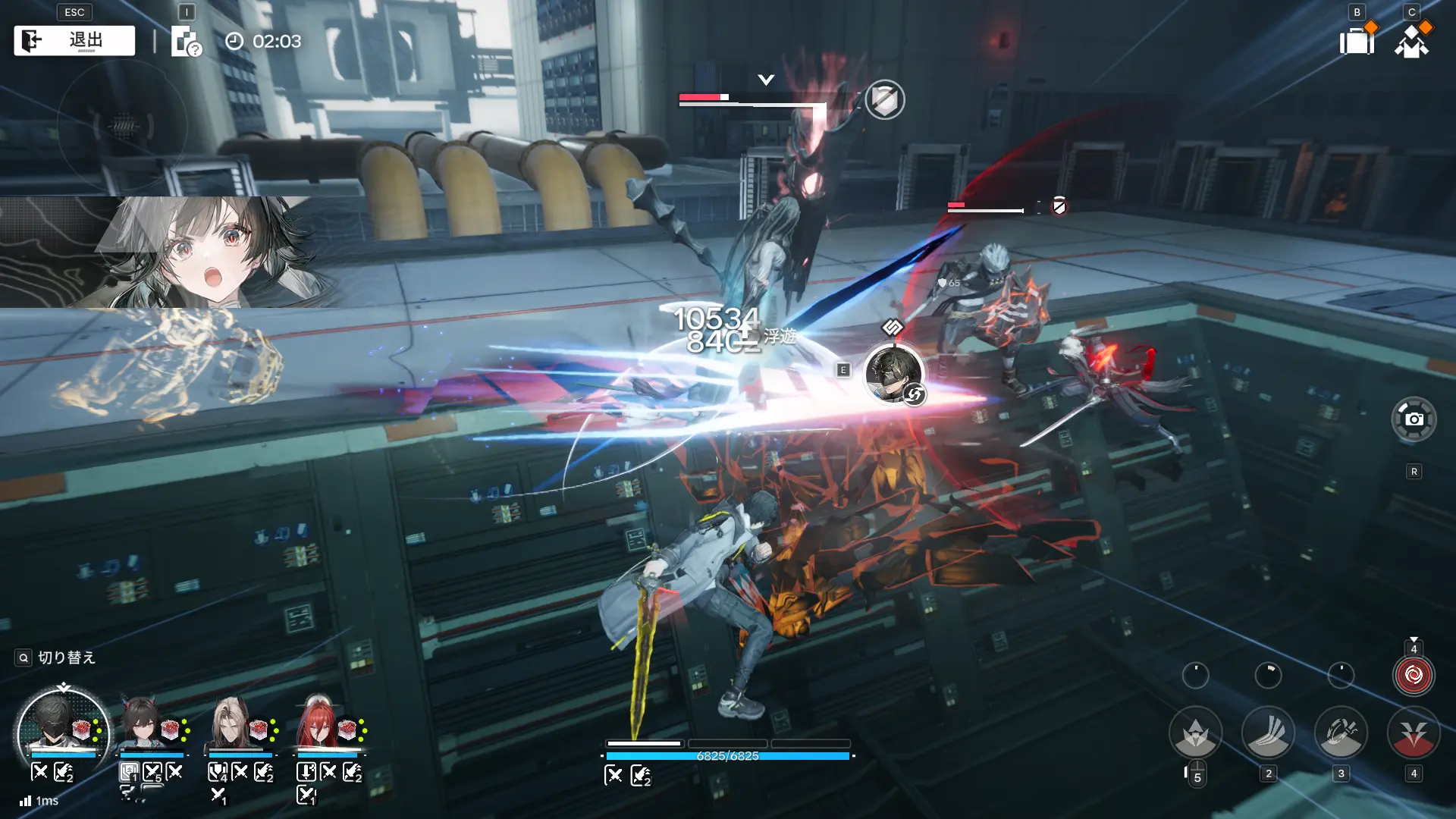Open the stage info help icon

(x=185, y=42)
